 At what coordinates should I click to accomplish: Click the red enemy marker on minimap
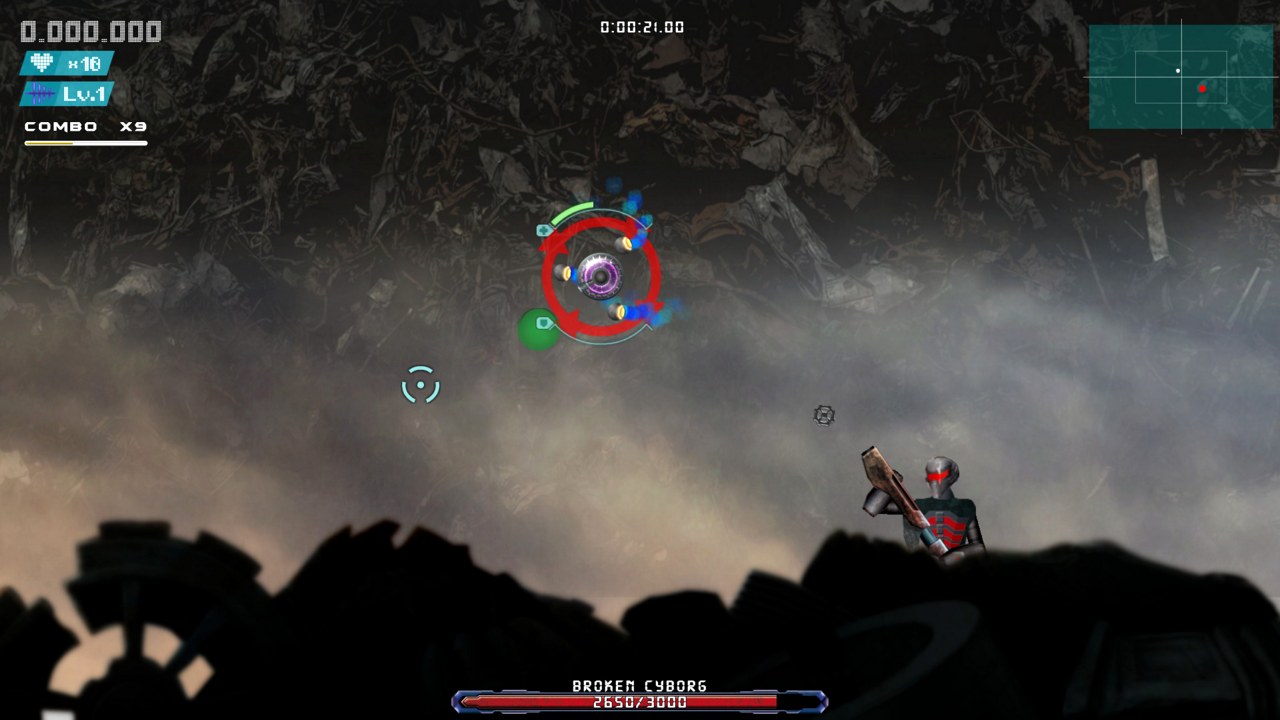click(x=1203, y=88)
